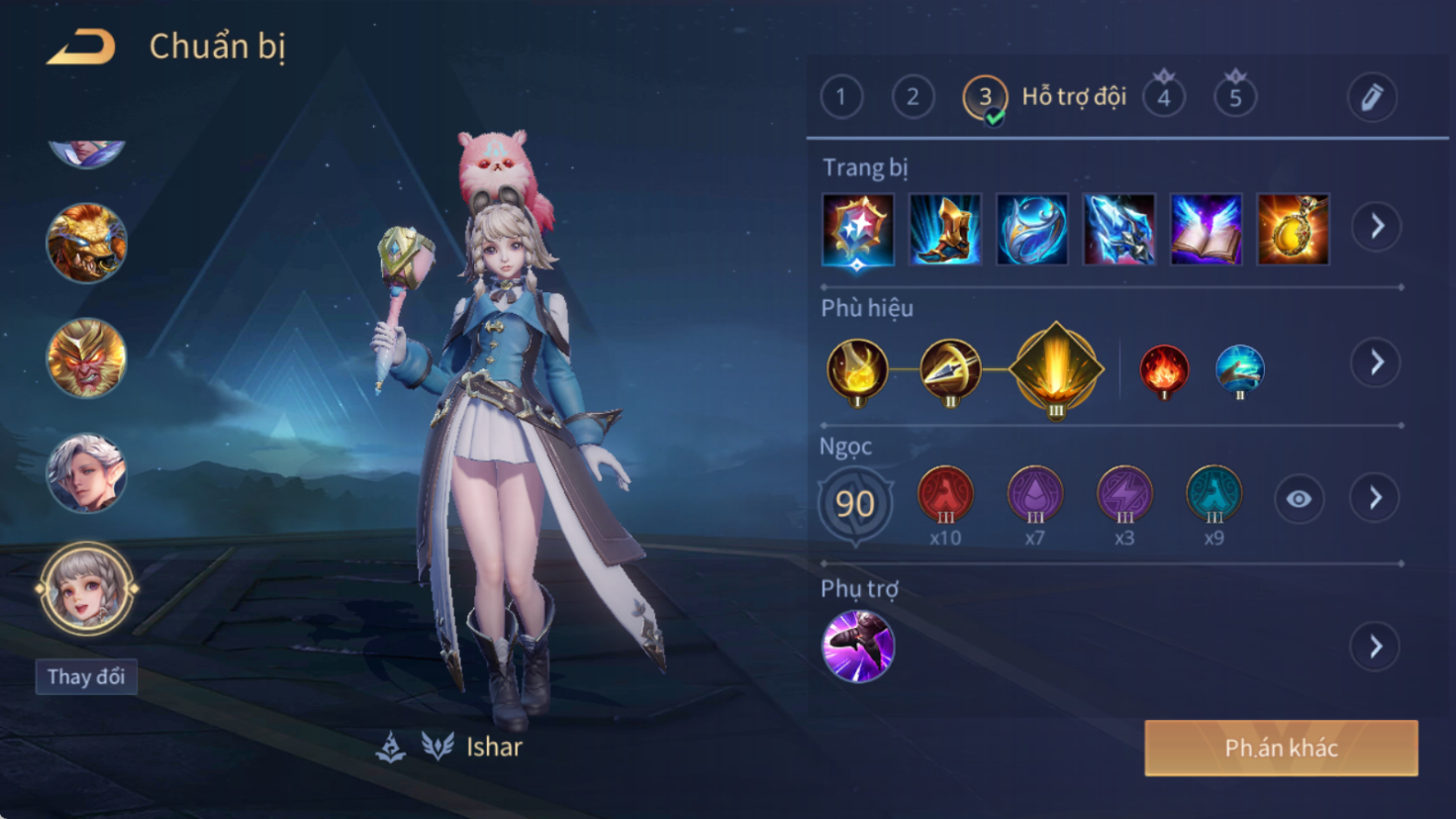Image resolution: width=1456 pixels, height=819 pixels.
Task: Select the red flame badge icon
Action: (x=1164, y=370)
